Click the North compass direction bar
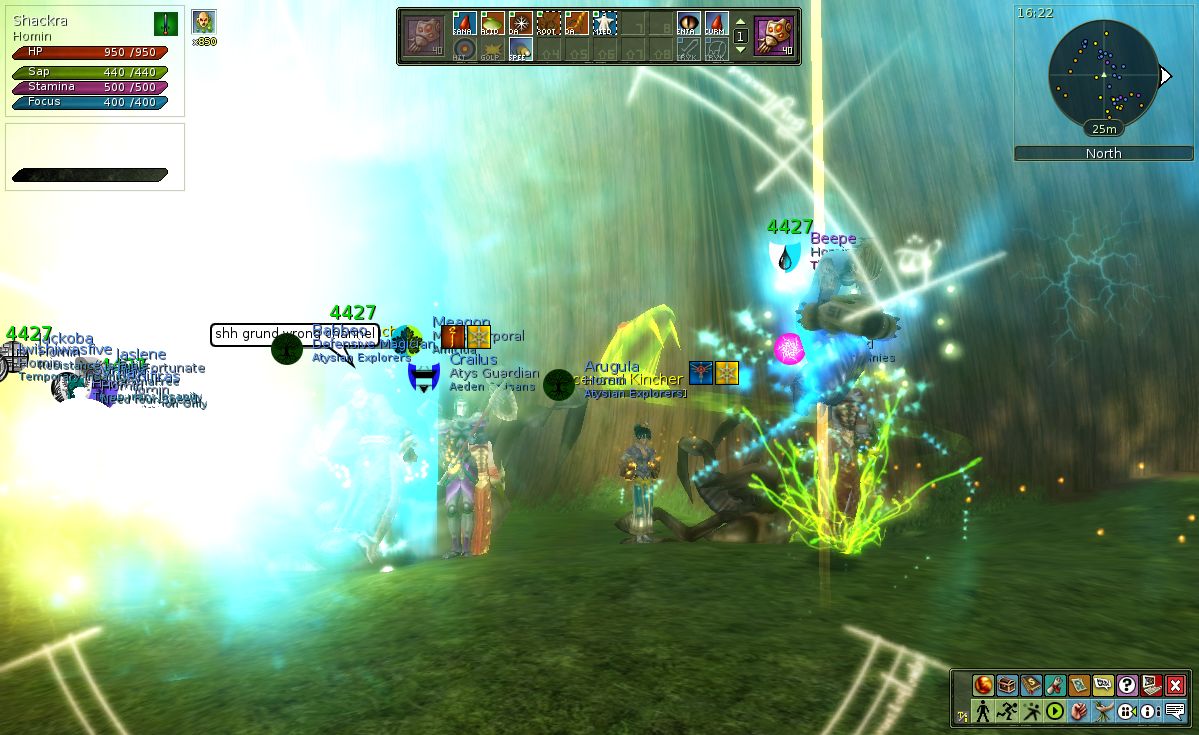The image size is (1199, 735). (x=1103, y=153)
